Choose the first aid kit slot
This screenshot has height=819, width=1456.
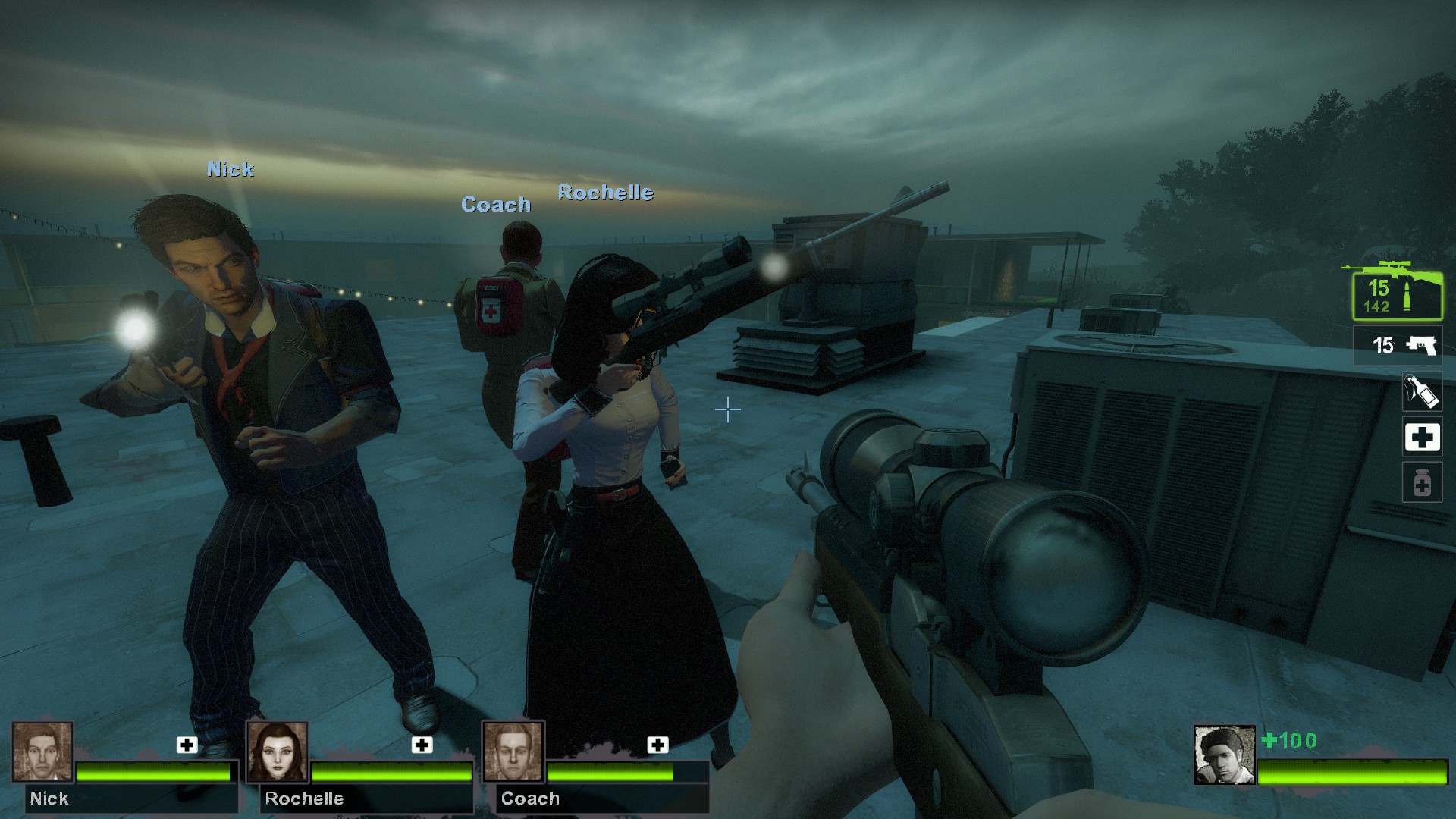click(1422, 438)
